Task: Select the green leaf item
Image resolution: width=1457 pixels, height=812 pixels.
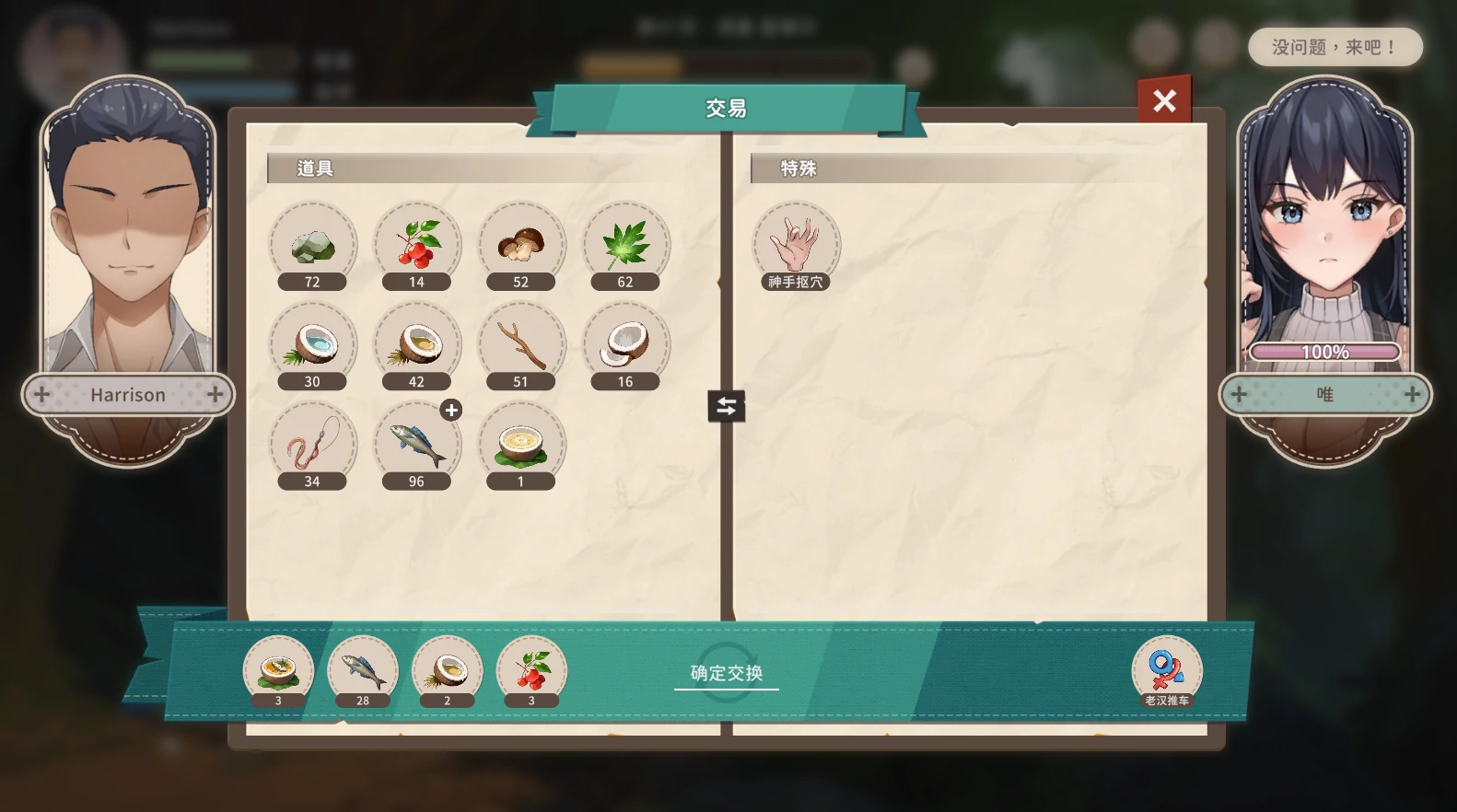Action: click(x=625, y=245)
